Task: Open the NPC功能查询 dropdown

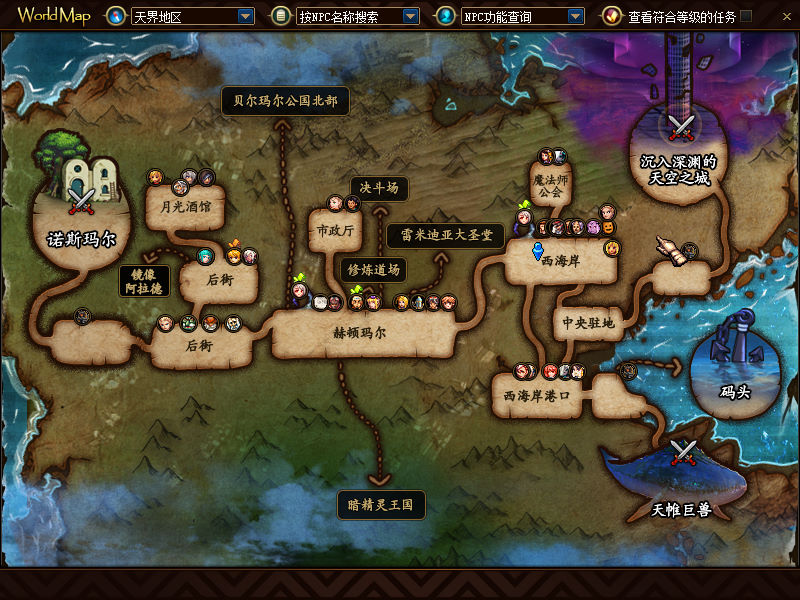Action: [574, 16]
